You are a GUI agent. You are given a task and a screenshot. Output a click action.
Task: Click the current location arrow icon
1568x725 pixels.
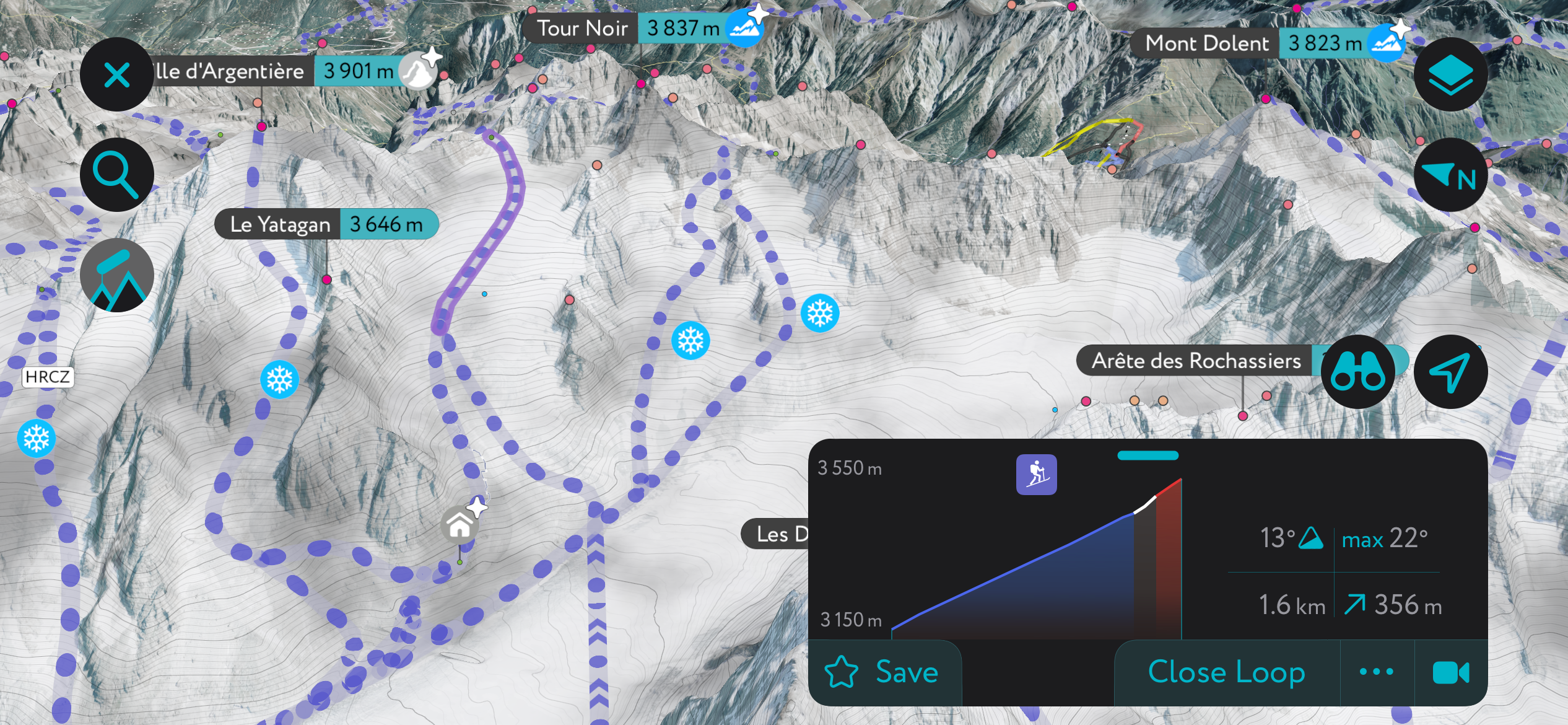pyautogui.click(x=1451, y=371)
